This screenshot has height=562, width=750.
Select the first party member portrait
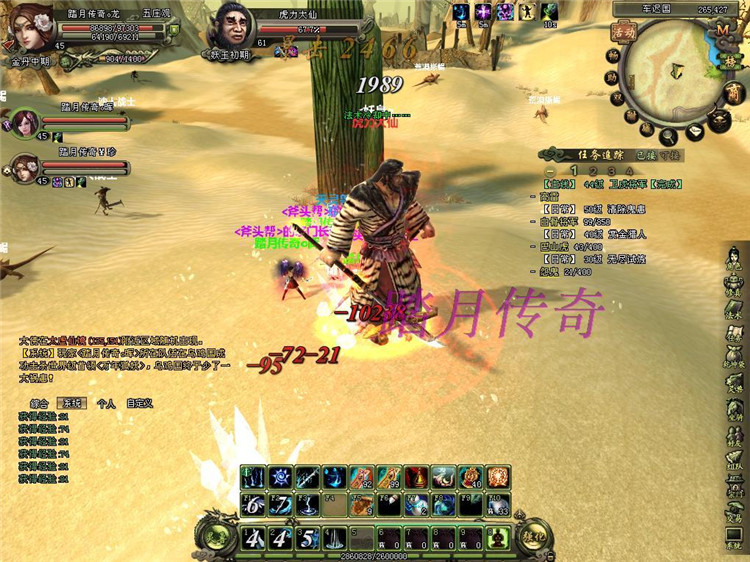point(21,122)
